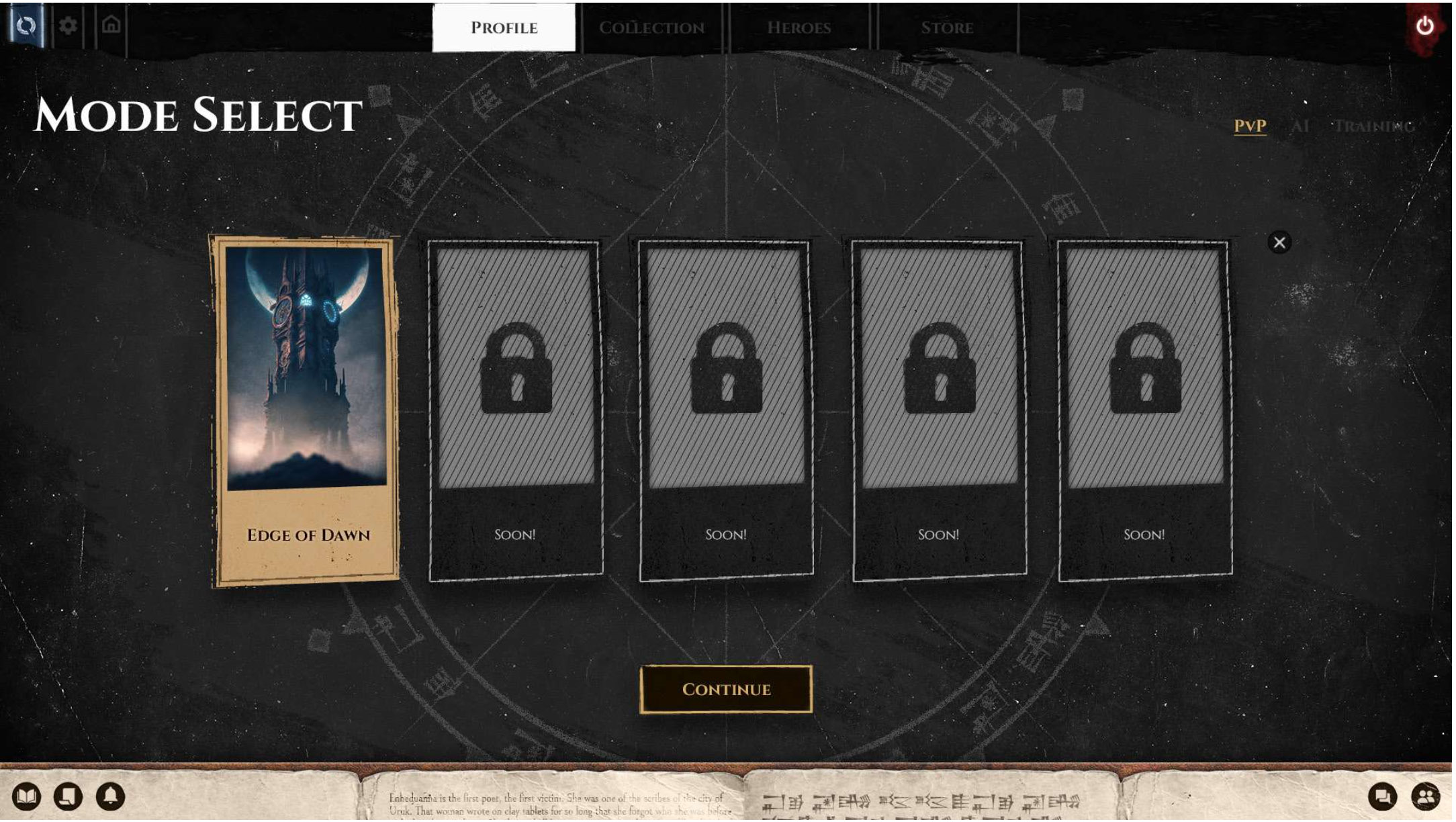This screenshot has width=1456, height=822.
Task: Switch to the Collection tab
Action: (651, 28)
